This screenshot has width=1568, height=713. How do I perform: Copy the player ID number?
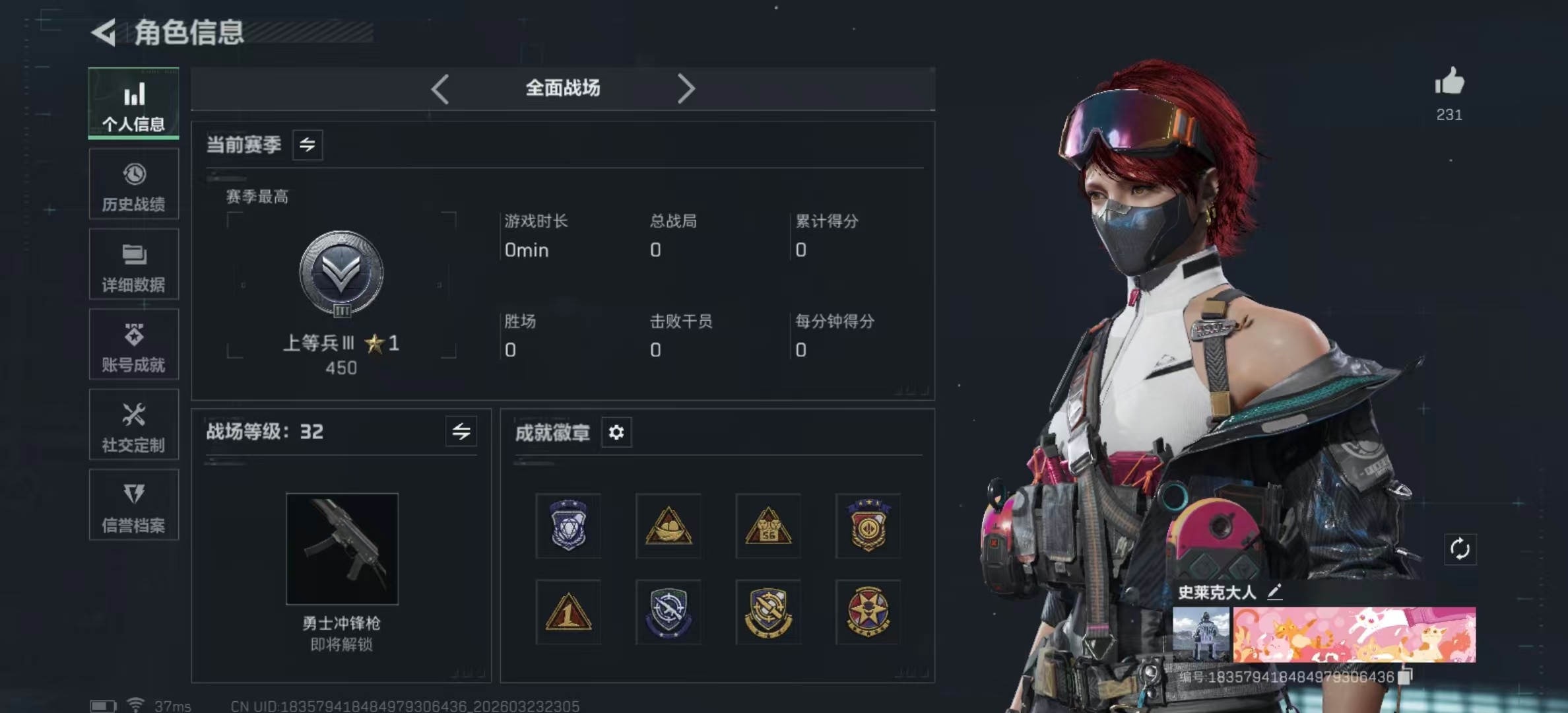[x=1405, y=677]
